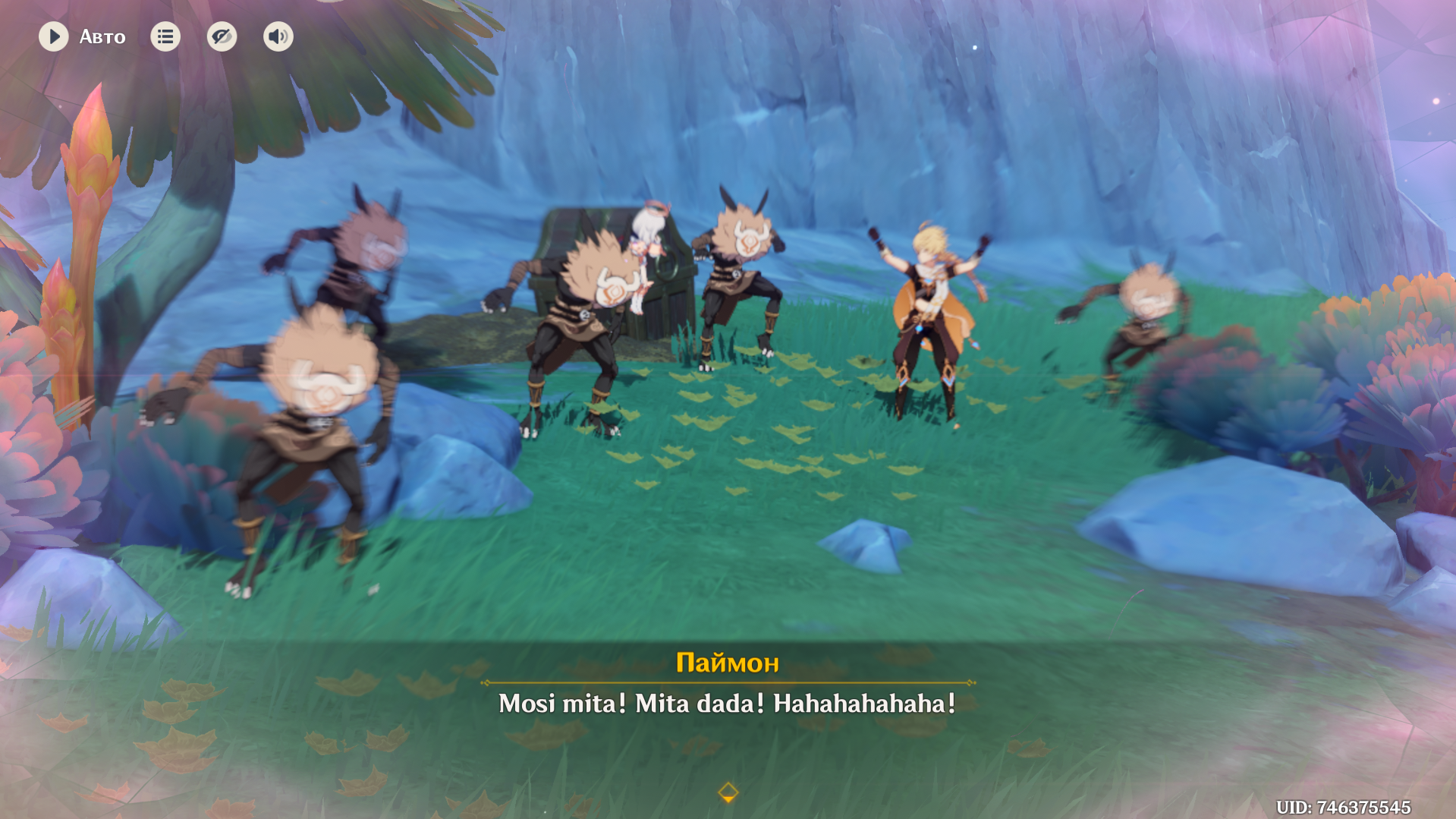Click the diamond marker to advance dialogue
The width and height of the screenshot is (1456, 819).
pyautogui.click(x=728, y=794)
